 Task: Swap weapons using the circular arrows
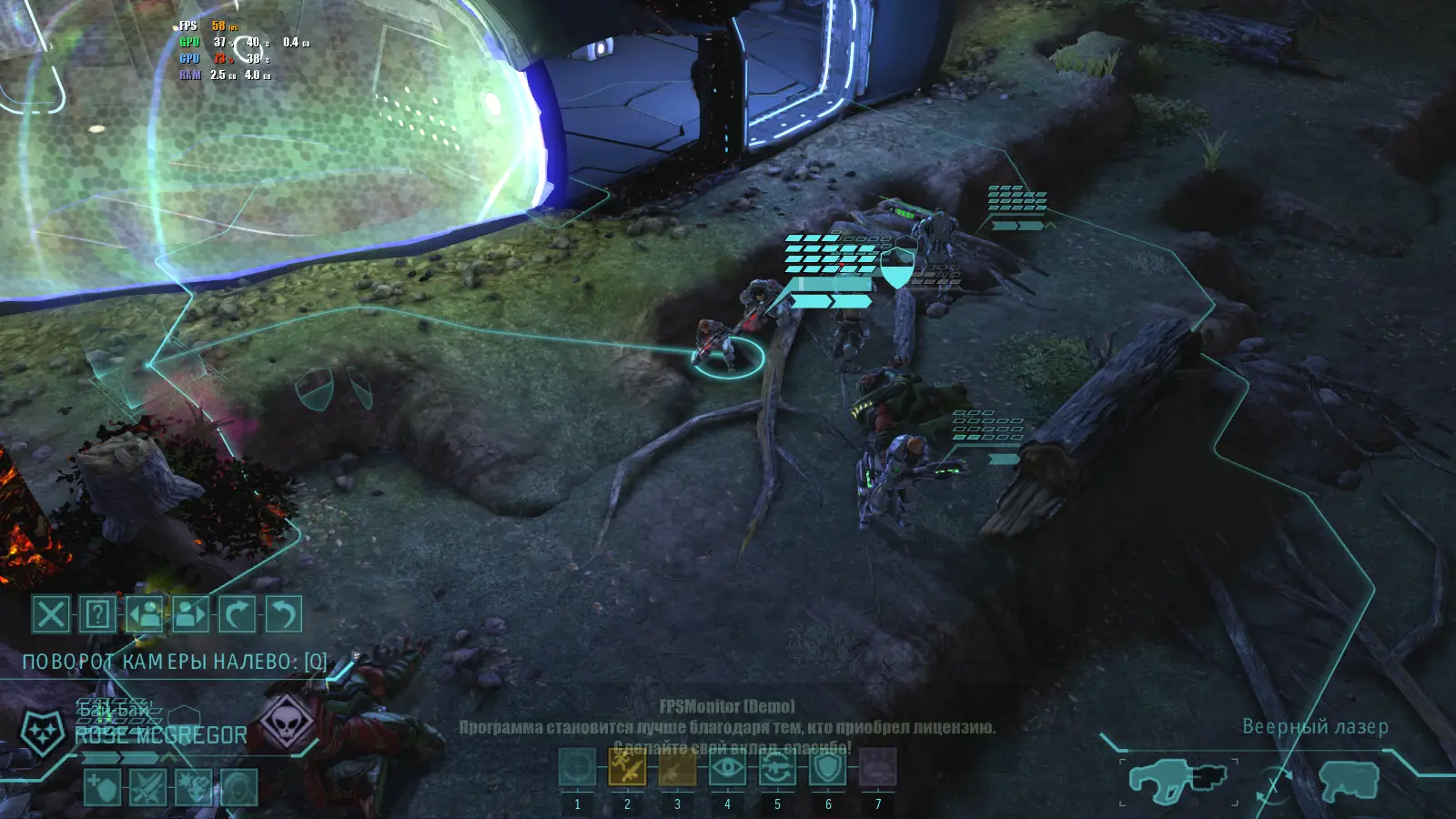(x=1273, y=784)
